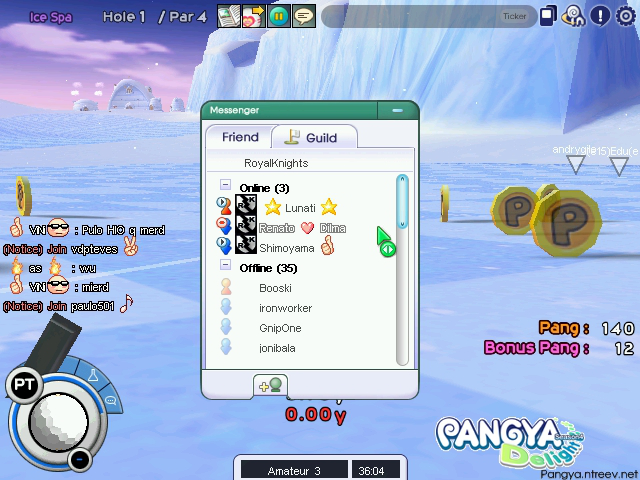The width and height of the screenshot is (640, 480).
Task: Select the Guild tab in Messenger
Action: point(311,137)
